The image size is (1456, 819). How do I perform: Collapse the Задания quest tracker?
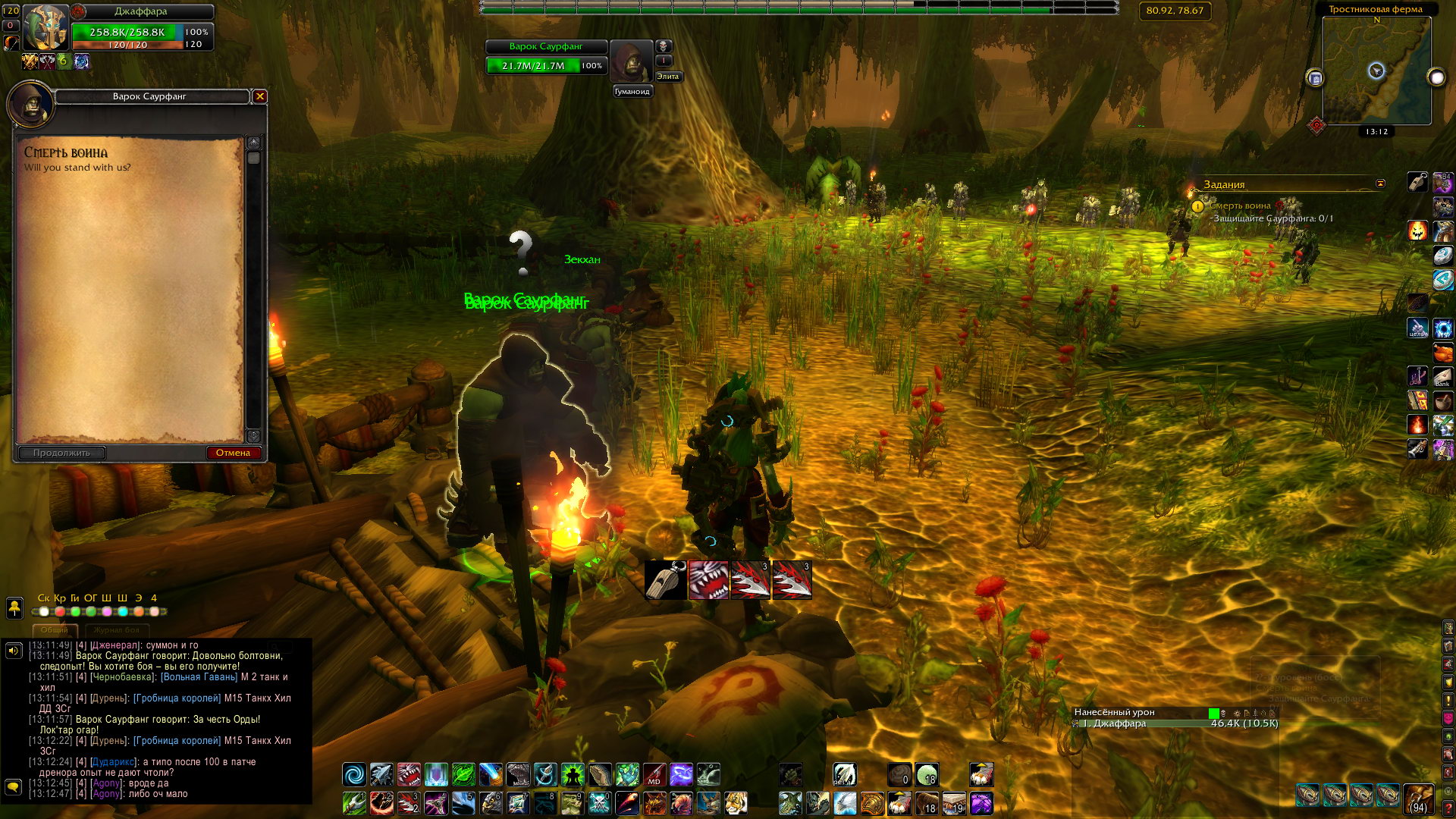click(x=1380, y=184)
